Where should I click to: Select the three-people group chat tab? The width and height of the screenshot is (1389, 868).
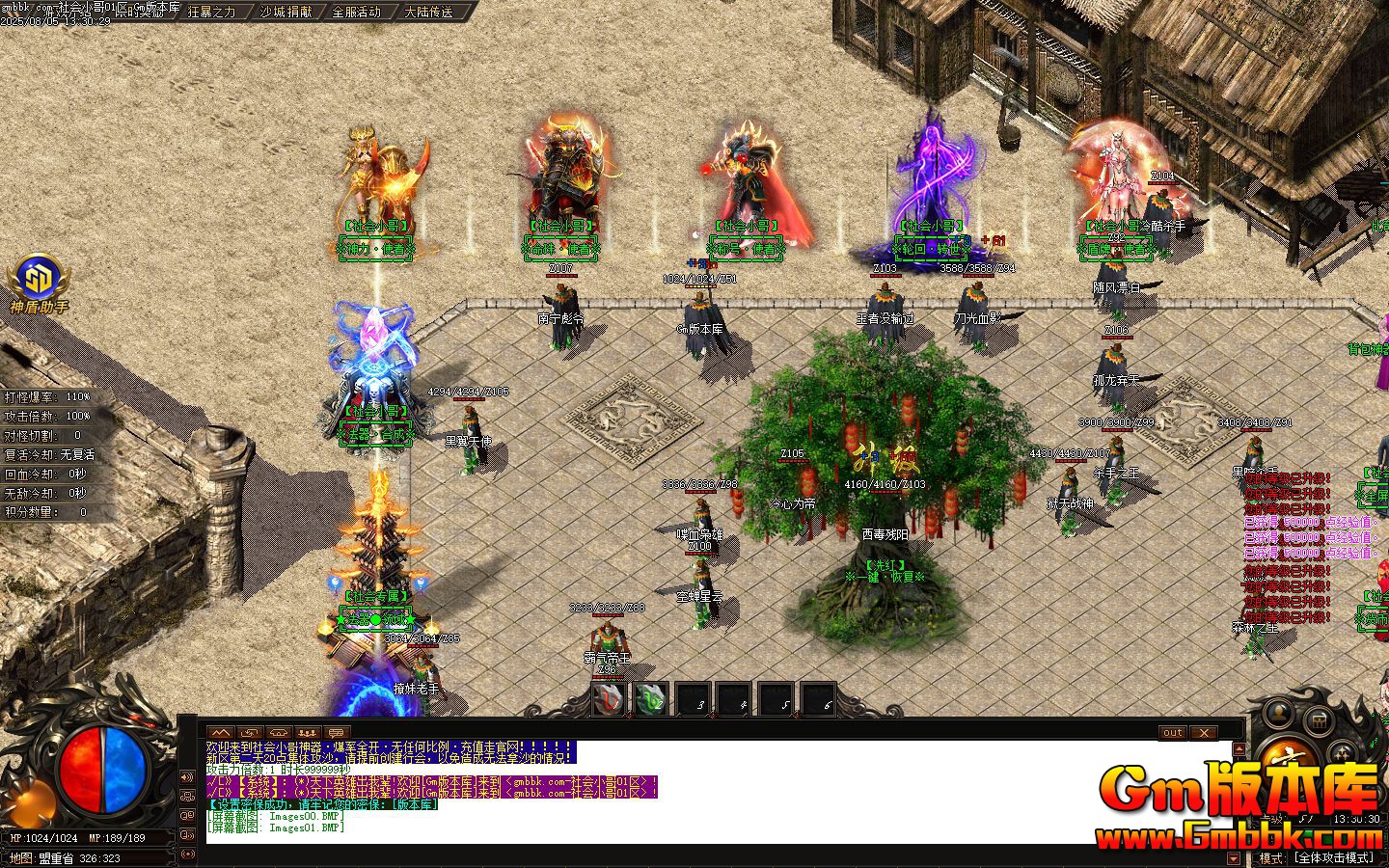click(308, 733)
